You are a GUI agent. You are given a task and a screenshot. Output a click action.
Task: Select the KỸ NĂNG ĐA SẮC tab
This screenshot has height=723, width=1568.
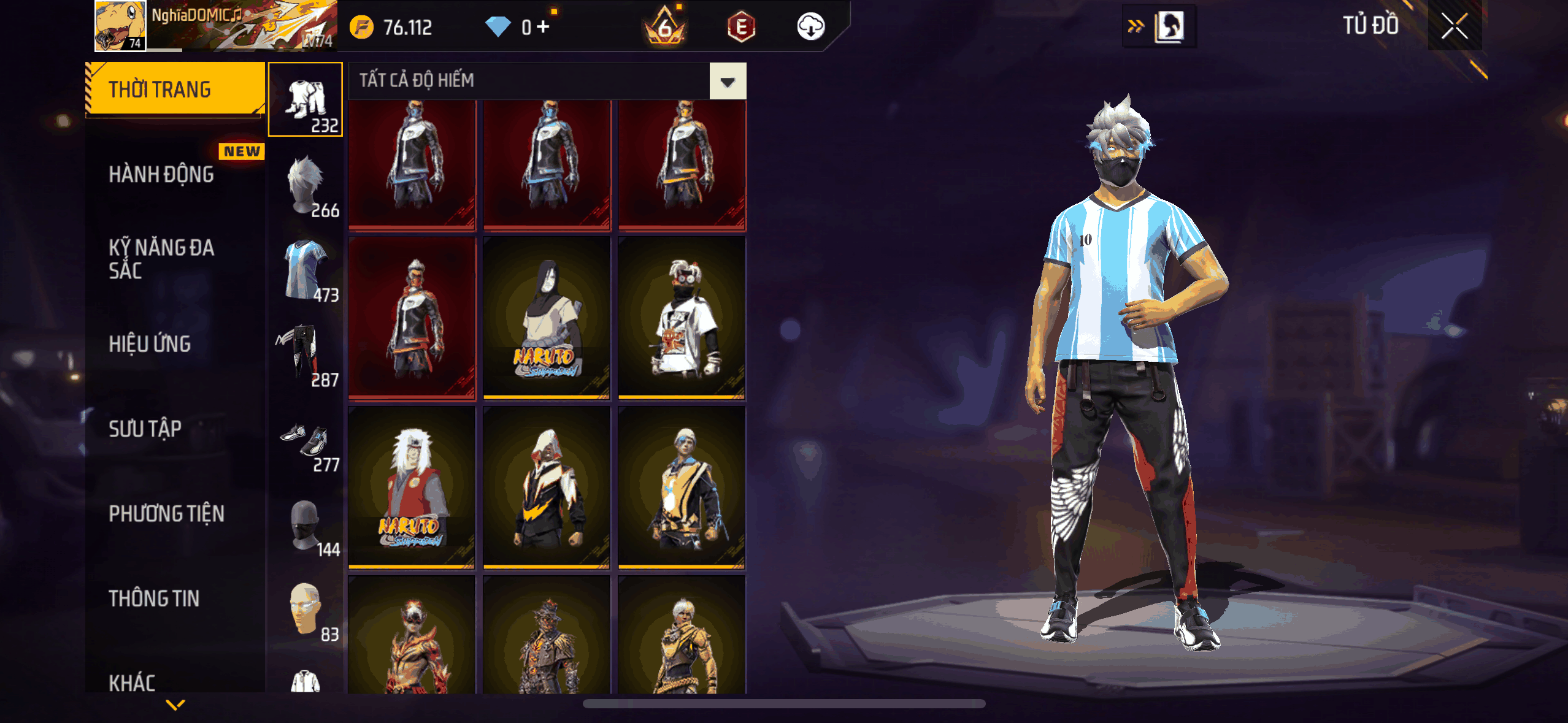(162, 259)
